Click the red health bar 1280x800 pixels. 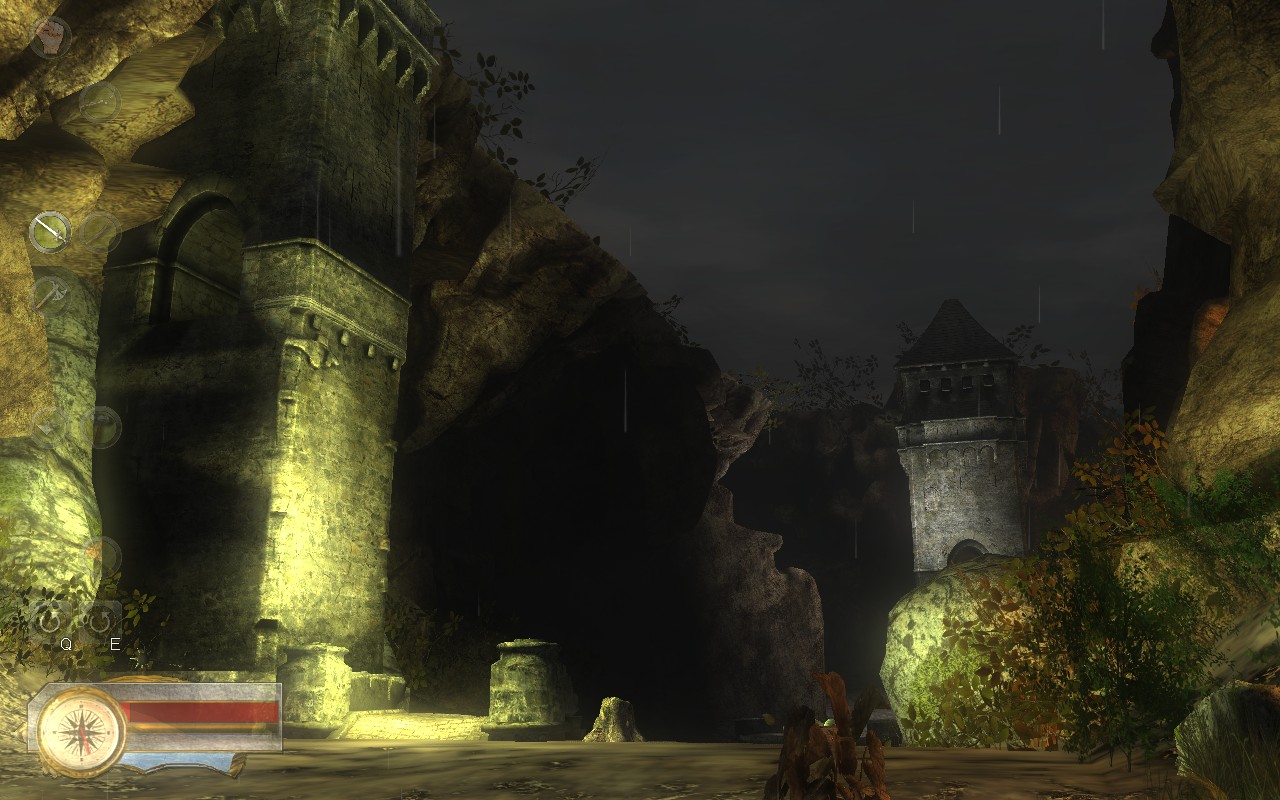coord(200,710)
